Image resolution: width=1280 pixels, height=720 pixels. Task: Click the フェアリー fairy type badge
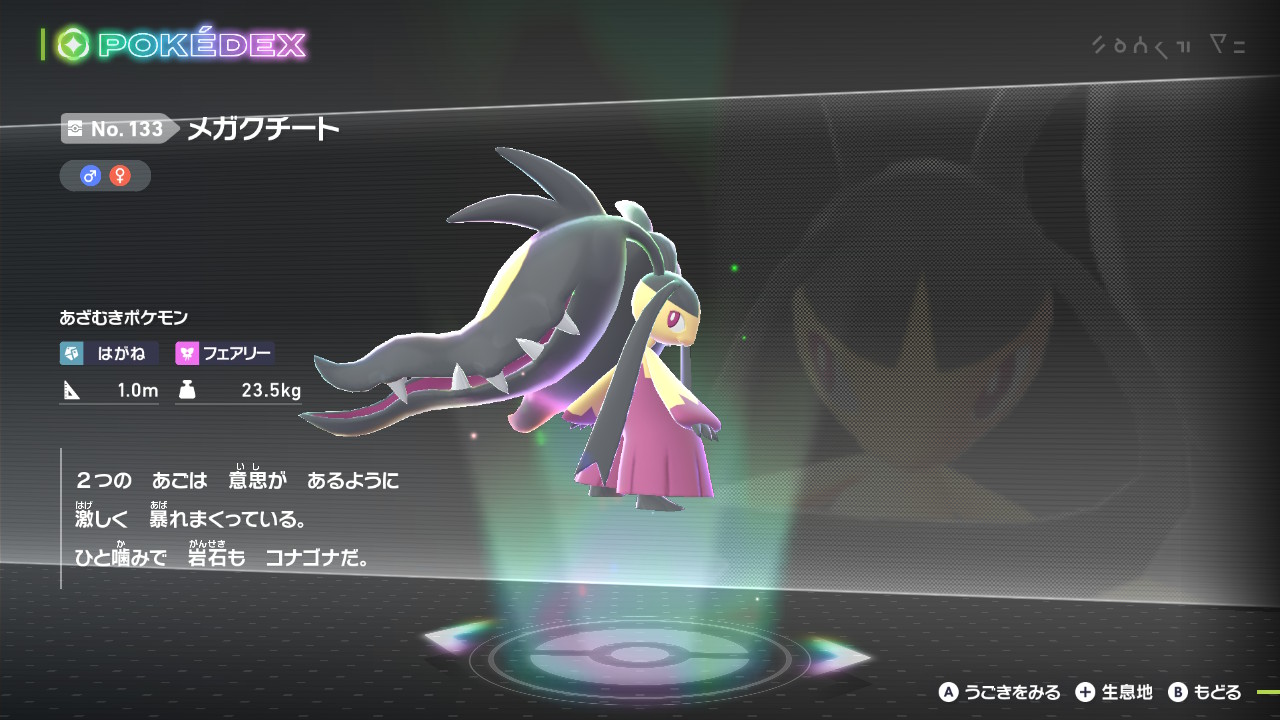coord(225,353)
